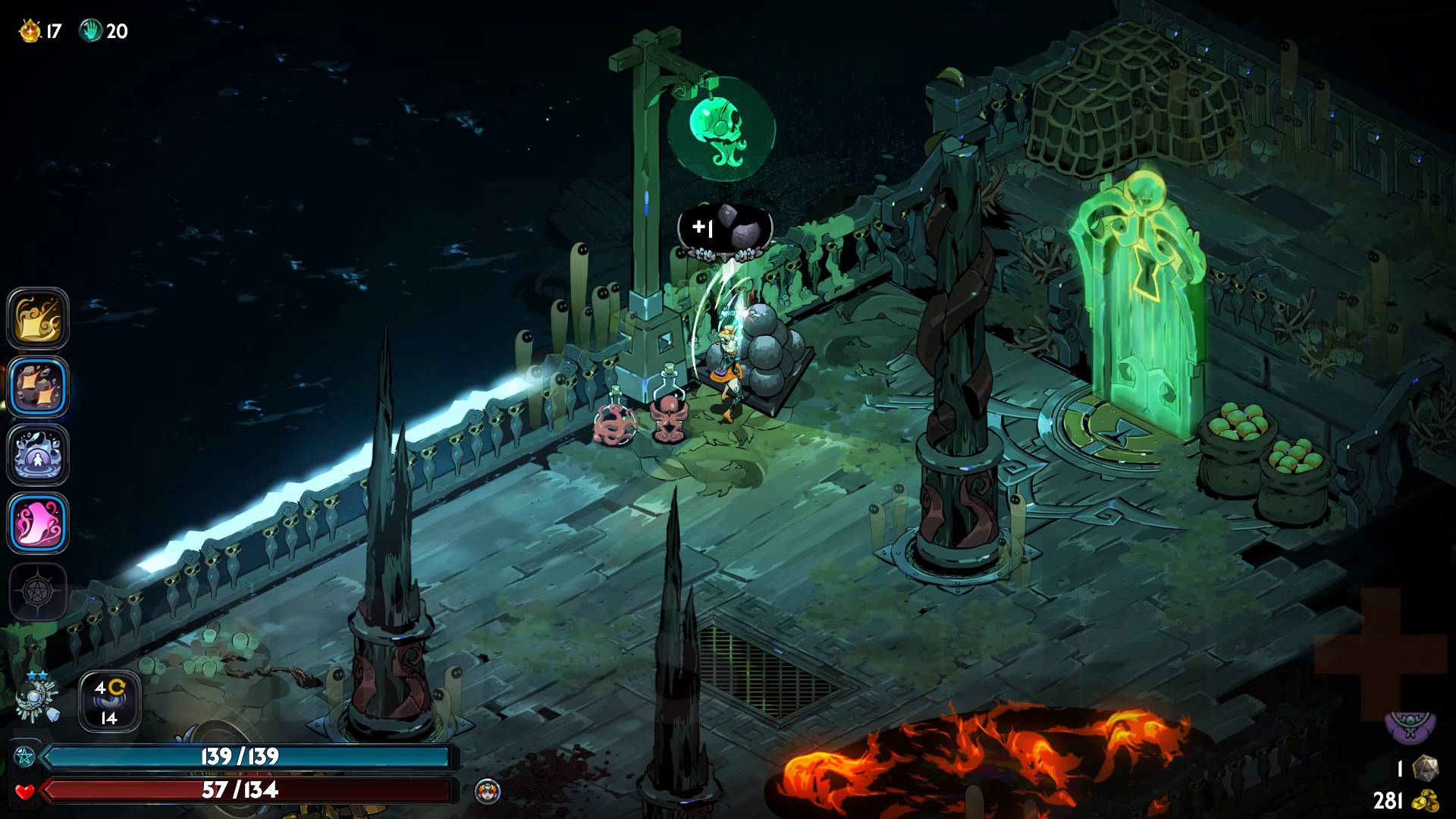Select the hex charge counter icon
The height and width of the screenshot is (819, 1456).
point(110,701)
